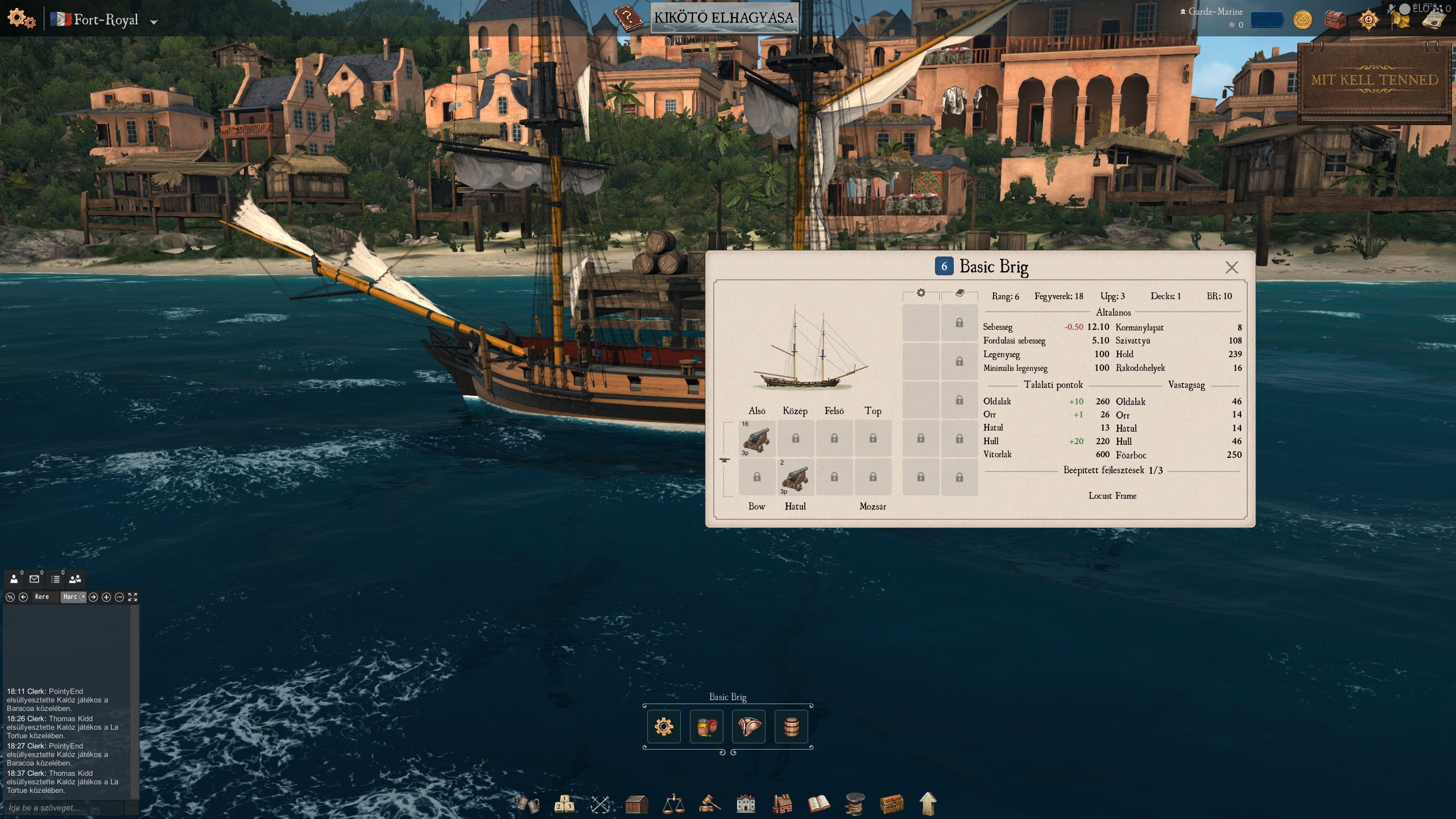Screen dimensions: 1456x819
Task: Select the Hatul 2-gun cannon slot
Action: point(795,477)
